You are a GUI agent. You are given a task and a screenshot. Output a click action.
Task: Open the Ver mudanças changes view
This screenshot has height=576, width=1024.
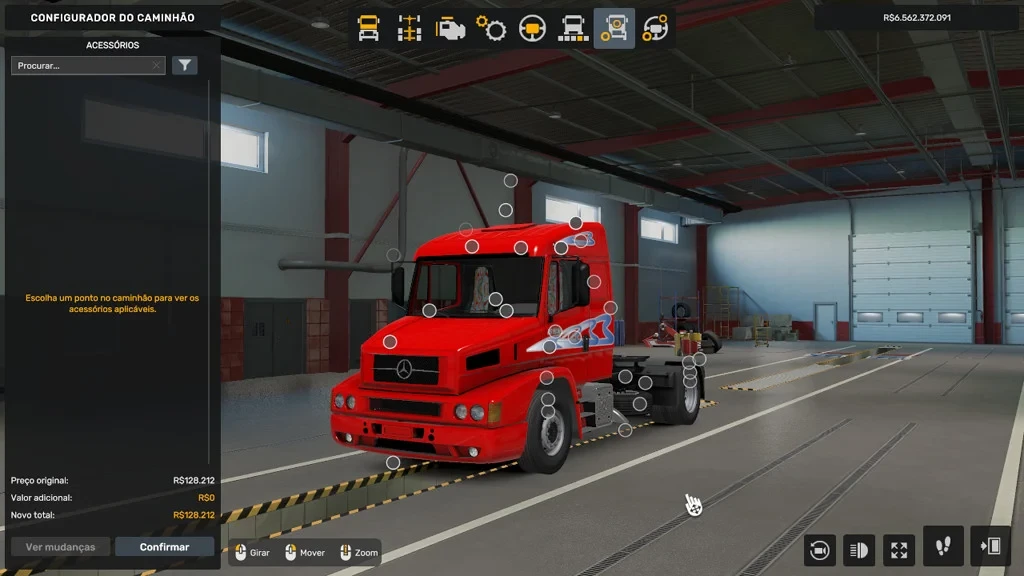tap(60, 547)
